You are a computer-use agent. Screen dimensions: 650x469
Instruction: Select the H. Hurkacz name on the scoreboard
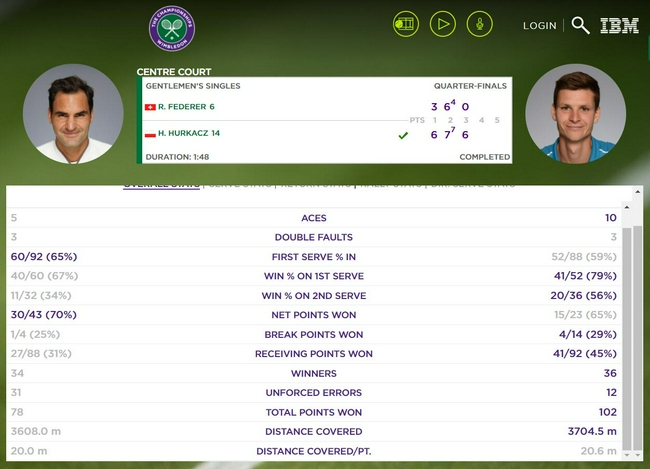tap(188, 133)
